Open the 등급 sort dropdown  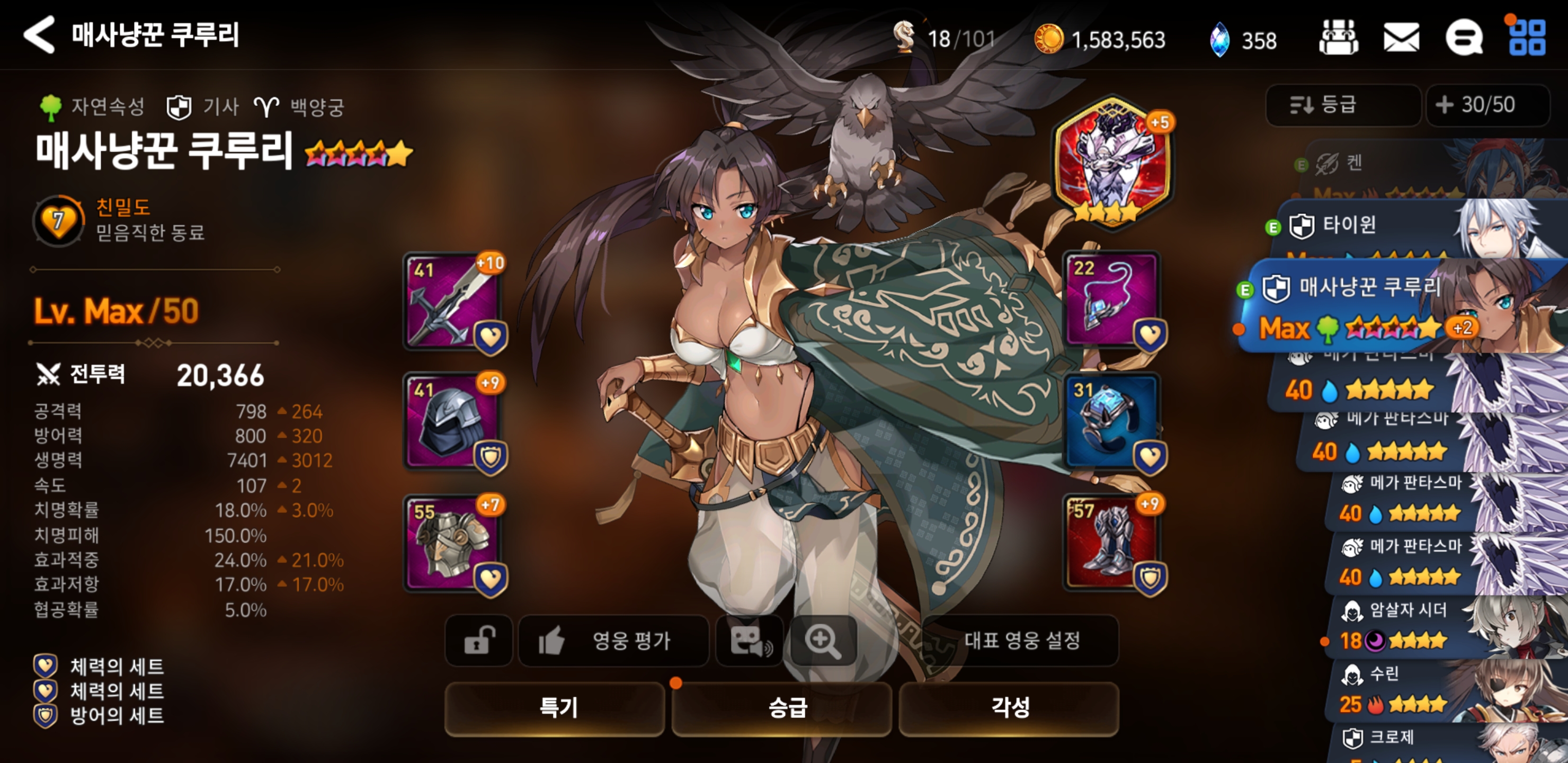point(1343,105)
